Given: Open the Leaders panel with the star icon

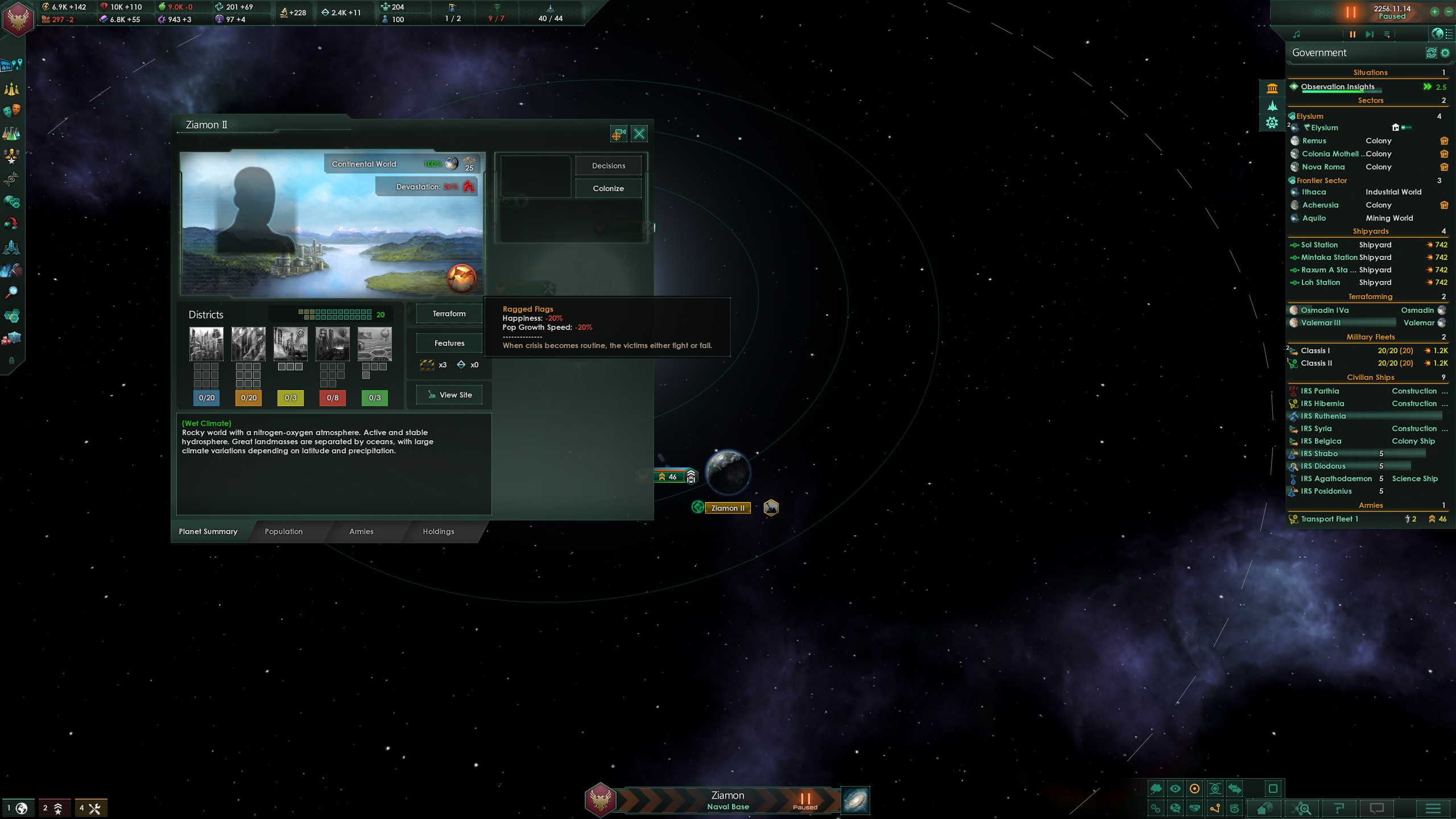Looking at the screenshot, I should (x=11, y=156).
